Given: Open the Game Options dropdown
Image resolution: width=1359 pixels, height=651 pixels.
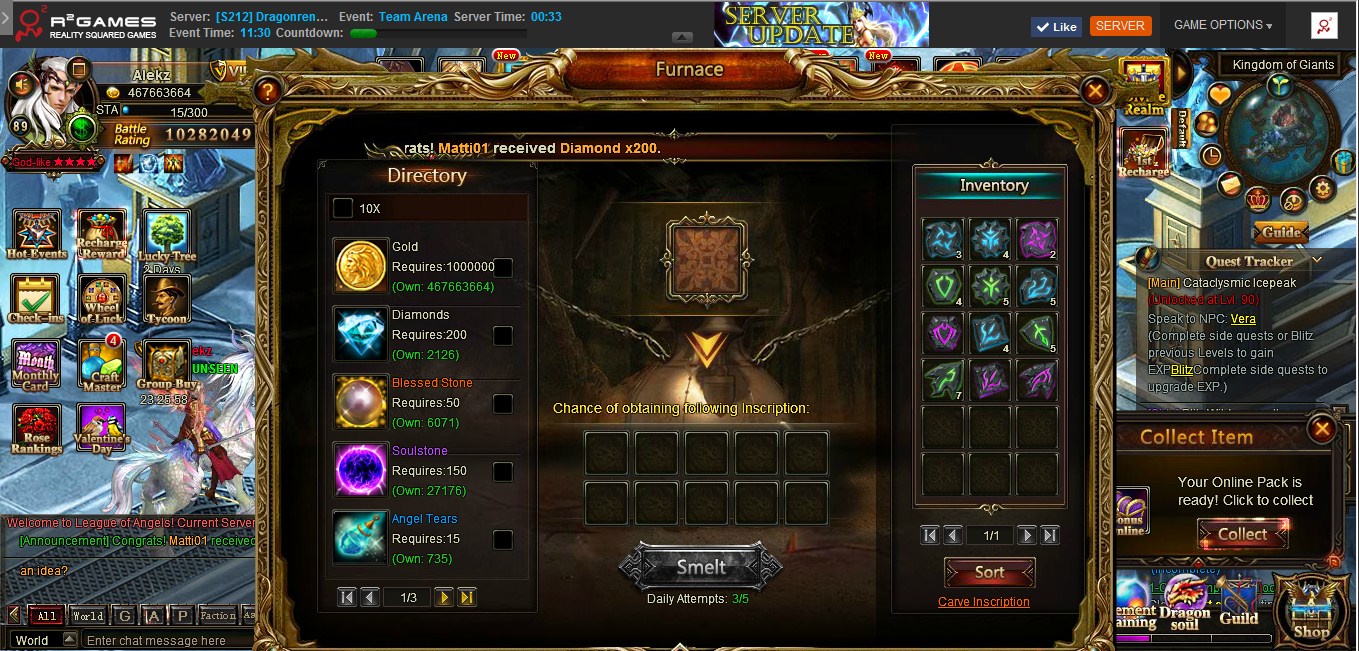Looking at the screenshot, I should pyautogui.click(x=1222, y=25).
